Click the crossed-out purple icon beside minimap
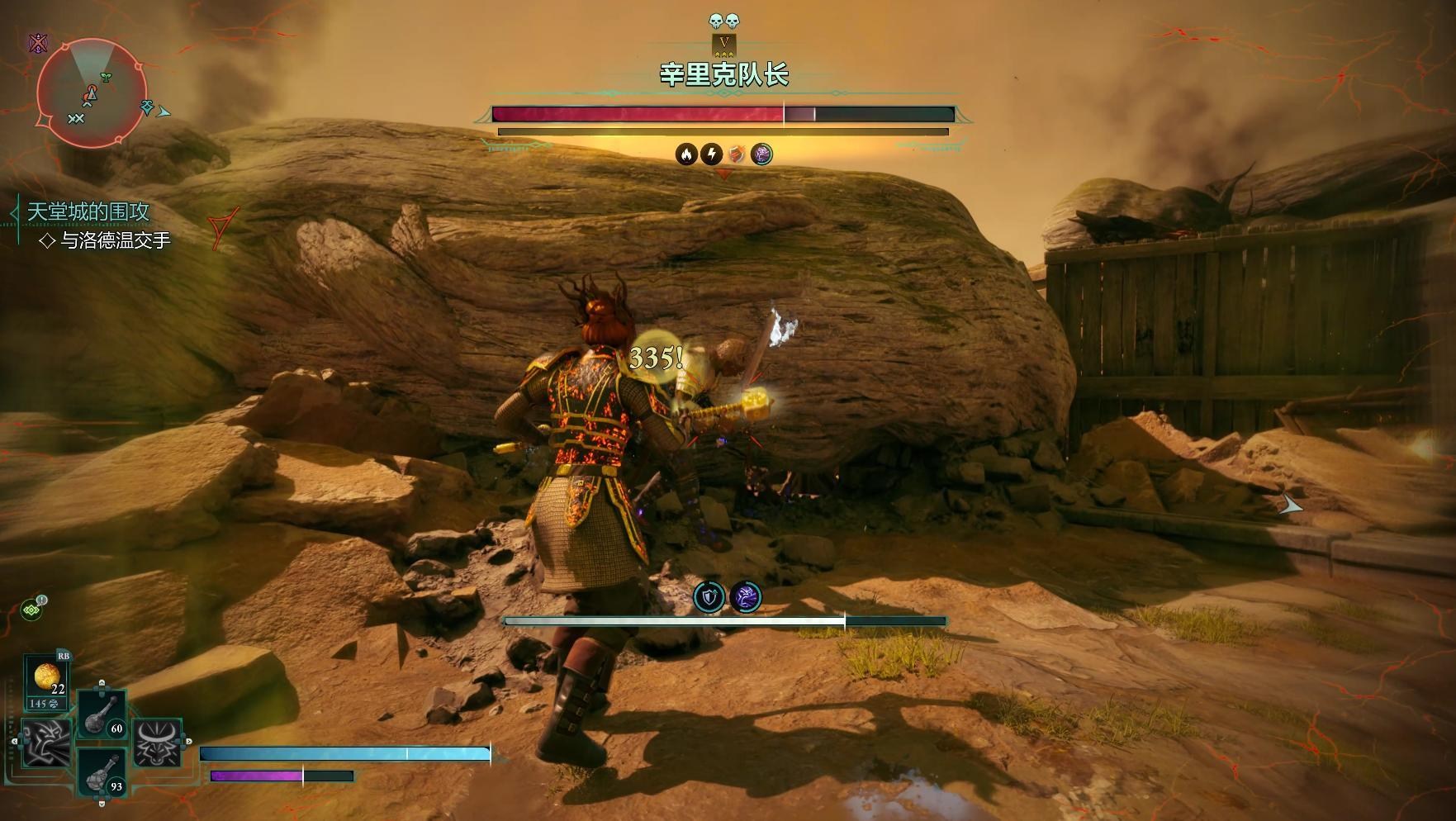The width and height of the screenshot is (1456, 821). tap(39, 43)
